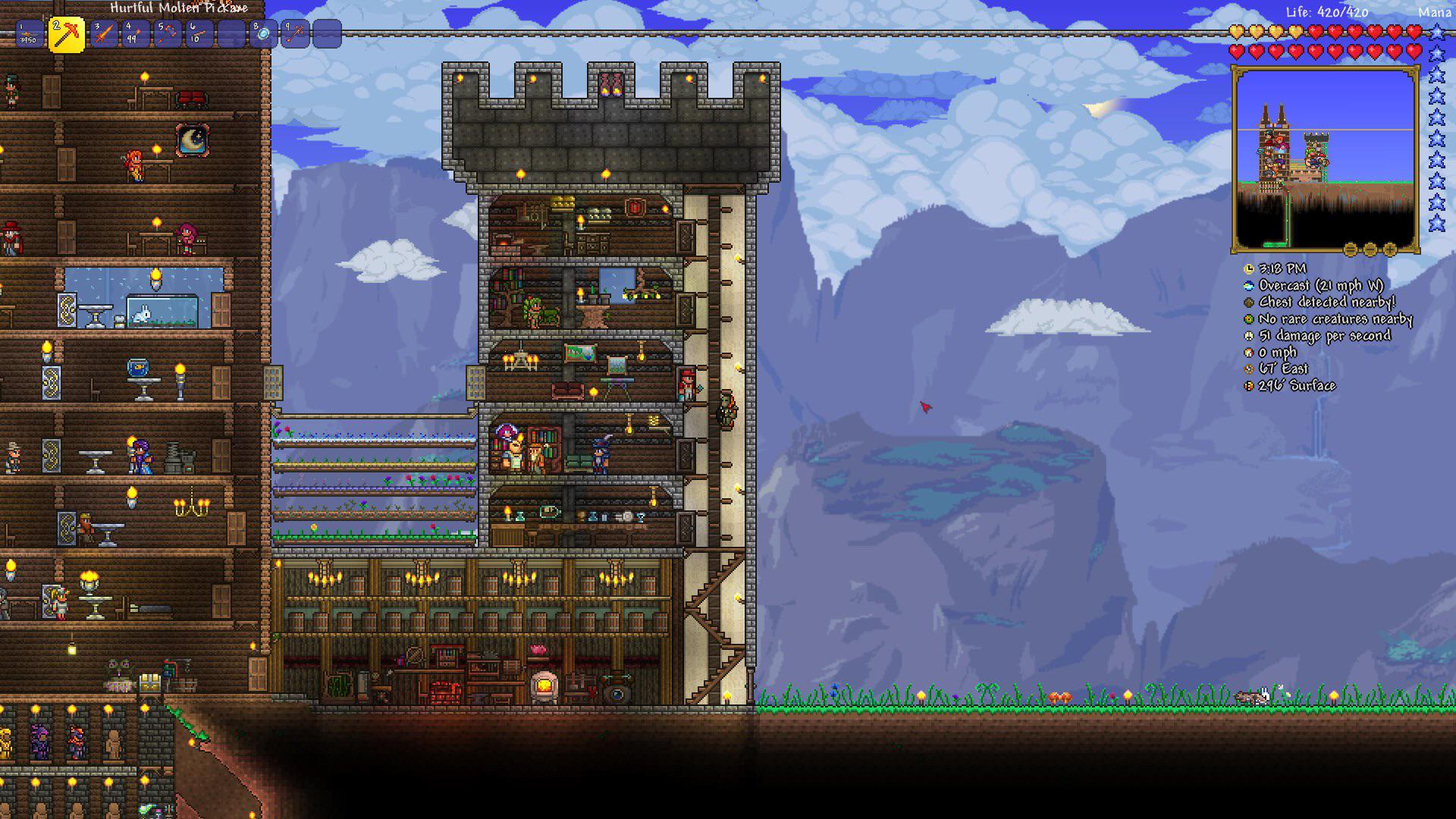The height and width of the screenshot is (819, 1456).
Task: Click the Lifeform Analyzer creatures icon
Action: click(1247, 318)
